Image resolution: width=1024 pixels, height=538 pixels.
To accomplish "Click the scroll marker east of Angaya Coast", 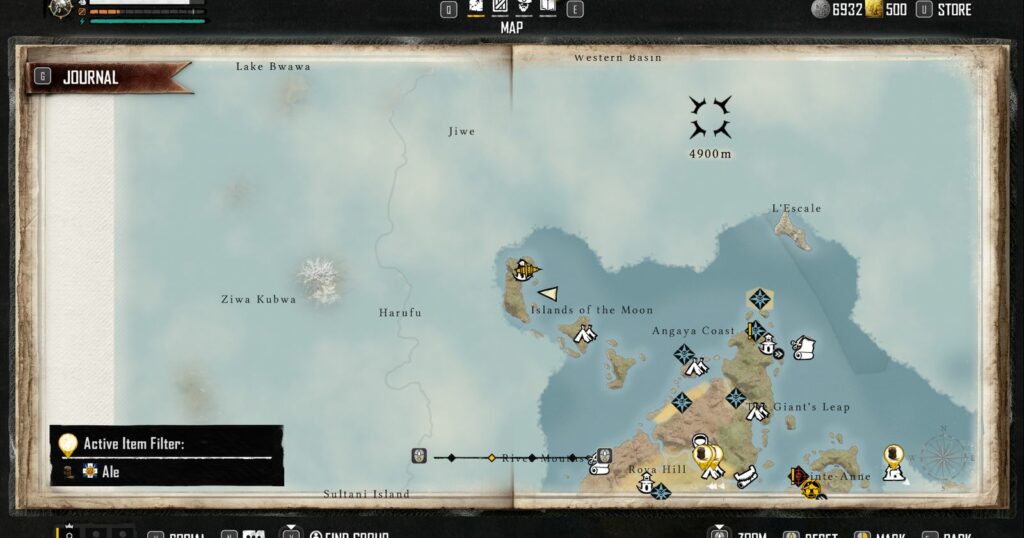I will click(803, 347).
